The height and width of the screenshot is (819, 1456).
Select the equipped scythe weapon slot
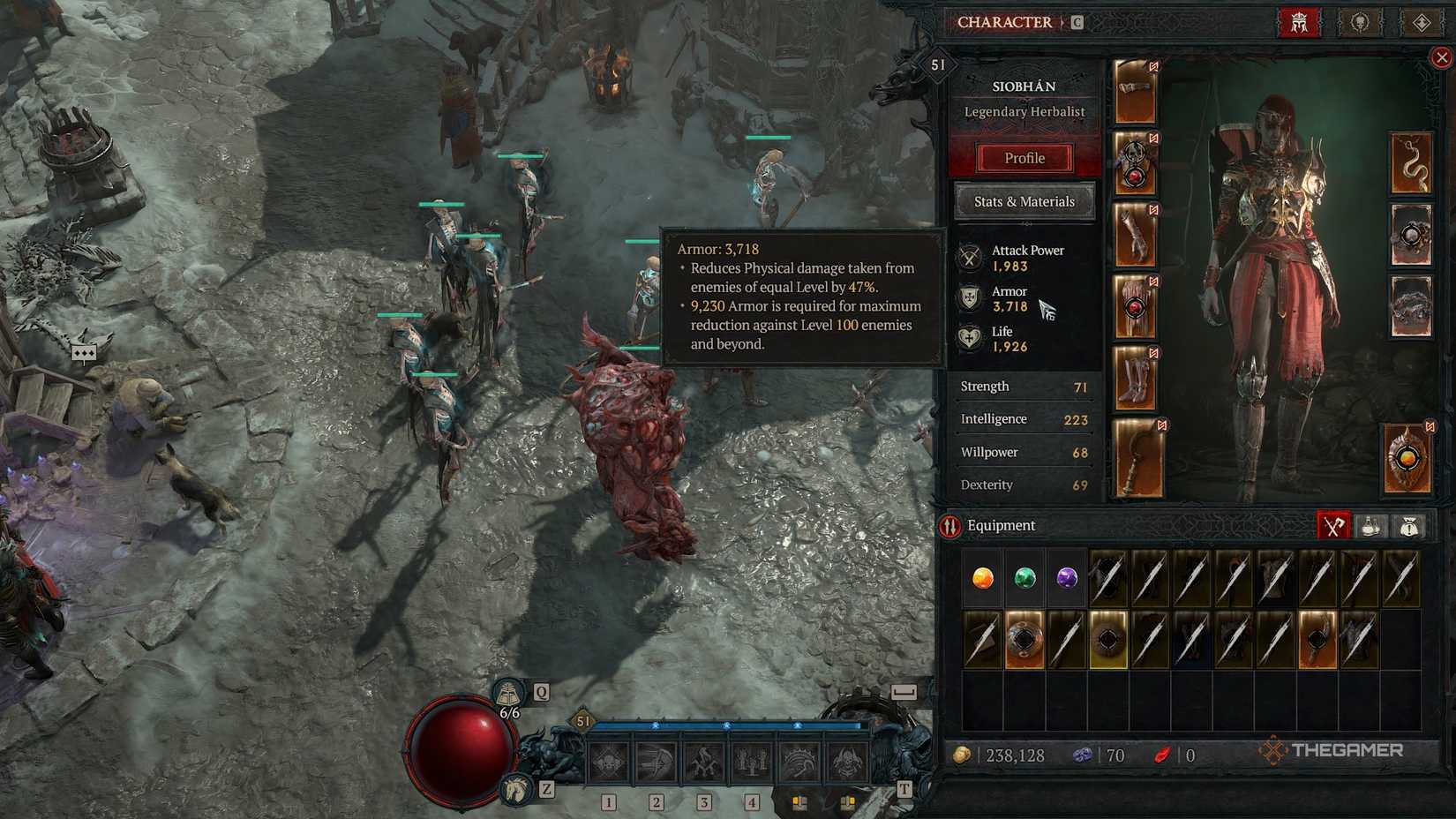(1138, 458)
